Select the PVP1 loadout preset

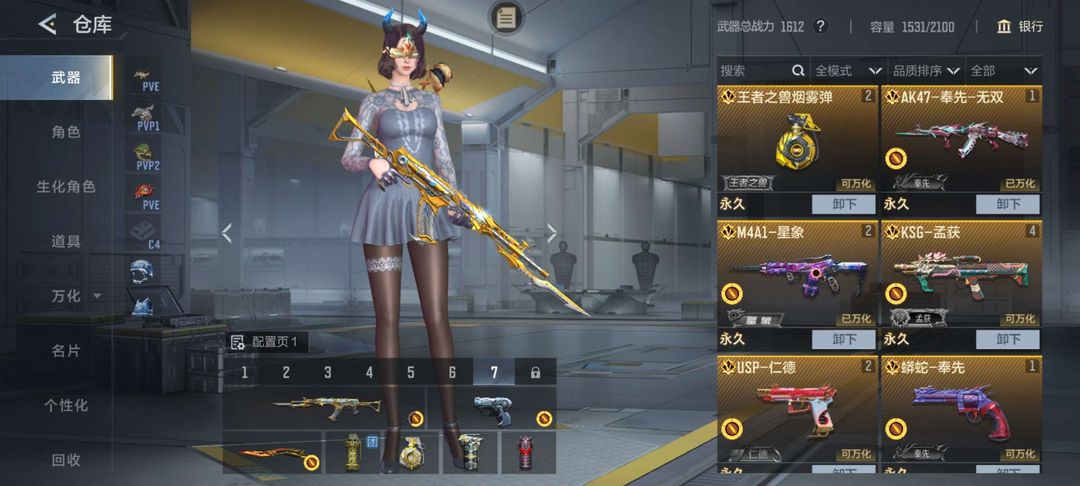pyautogui.click(x=144, y=116)
